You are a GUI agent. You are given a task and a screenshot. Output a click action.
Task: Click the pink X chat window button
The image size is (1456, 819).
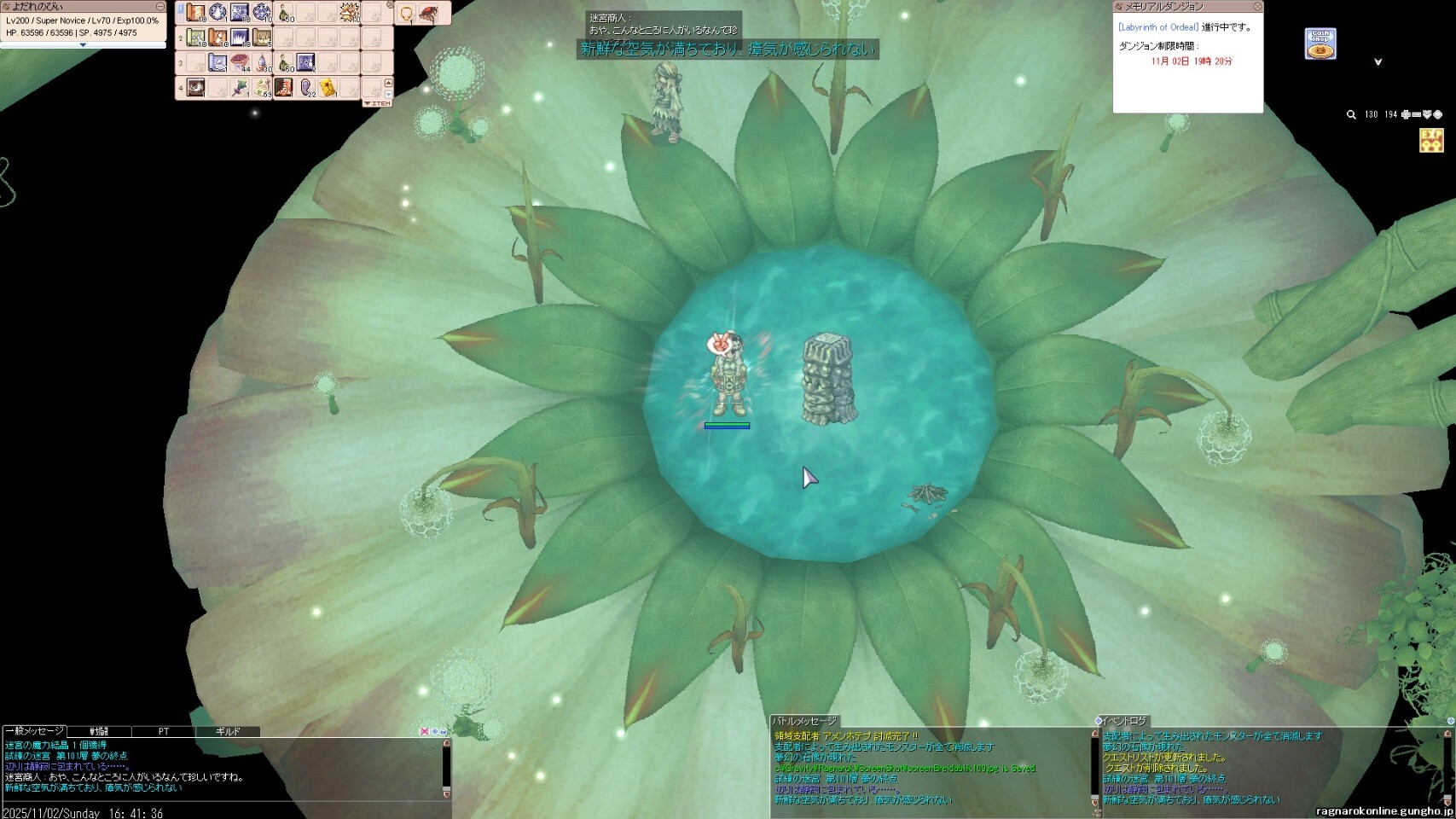[x=425, y=732]
